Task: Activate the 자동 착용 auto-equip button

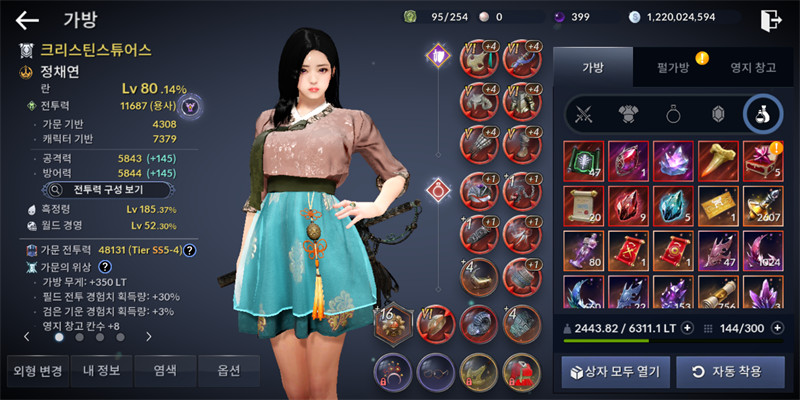Action: tap(726, 372)
